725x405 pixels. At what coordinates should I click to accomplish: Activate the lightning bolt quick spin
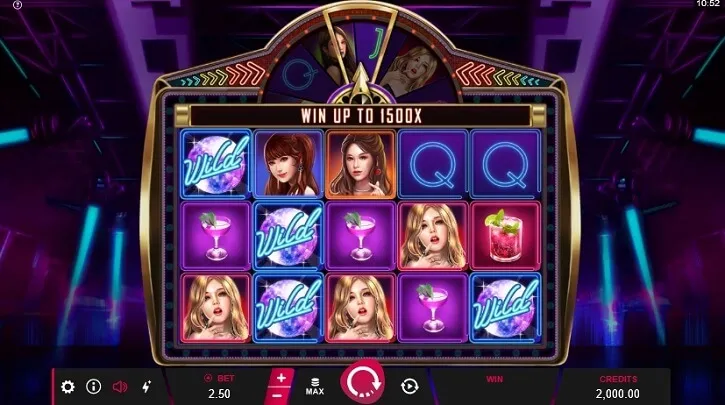[146, 386]
